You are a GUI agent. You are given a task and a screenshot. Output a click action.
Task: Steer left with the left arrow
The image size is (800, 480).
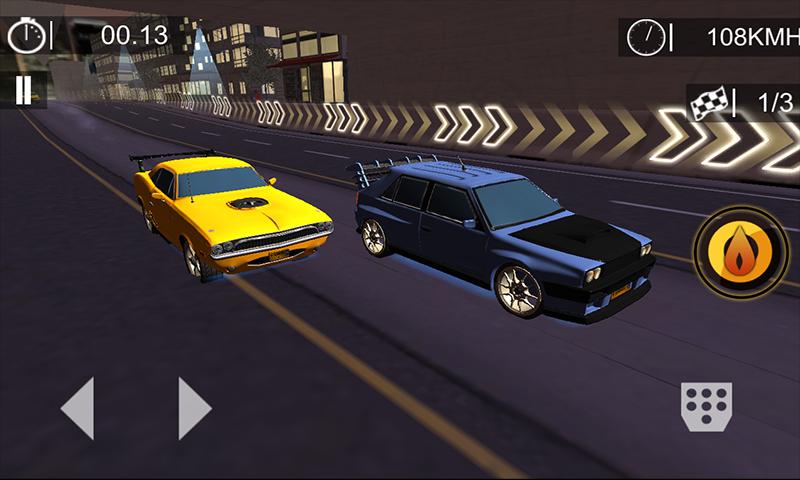pyautogui.click(x=78, y=407)
